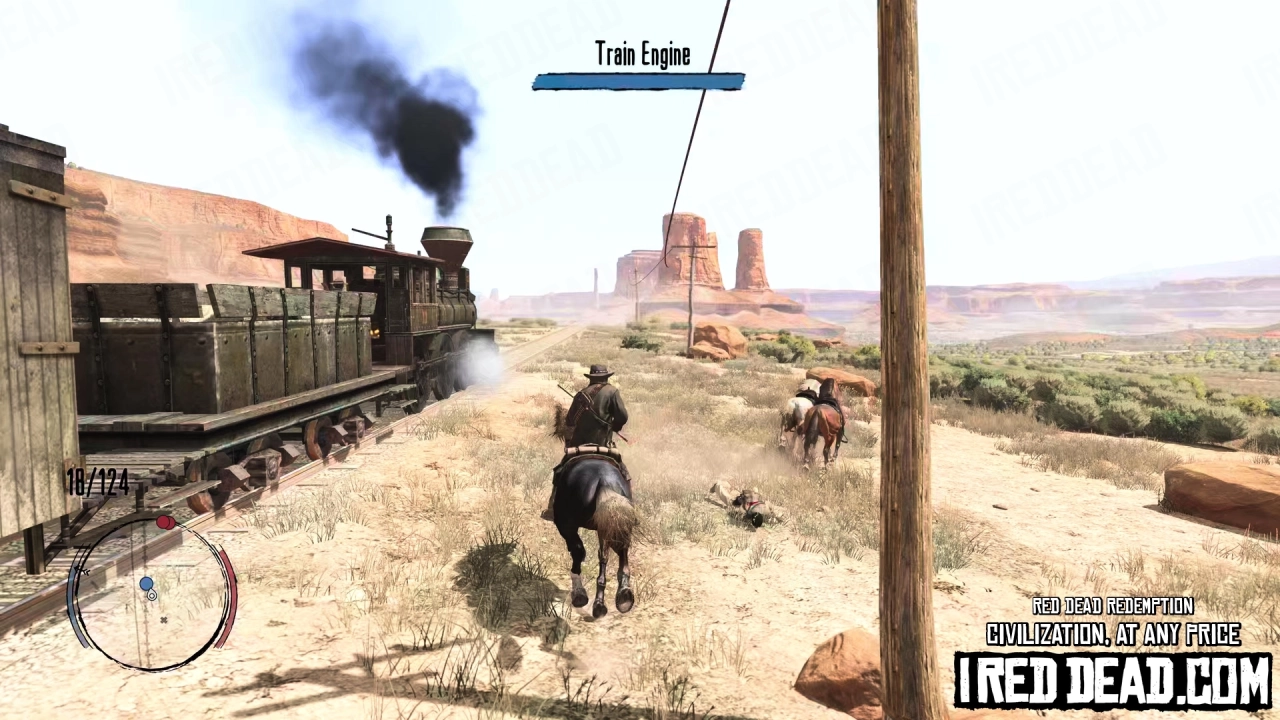Click the RED DEAD REDEMPTION title text
Viewport: 1280px width, 720px height.
pos(1113,606)
